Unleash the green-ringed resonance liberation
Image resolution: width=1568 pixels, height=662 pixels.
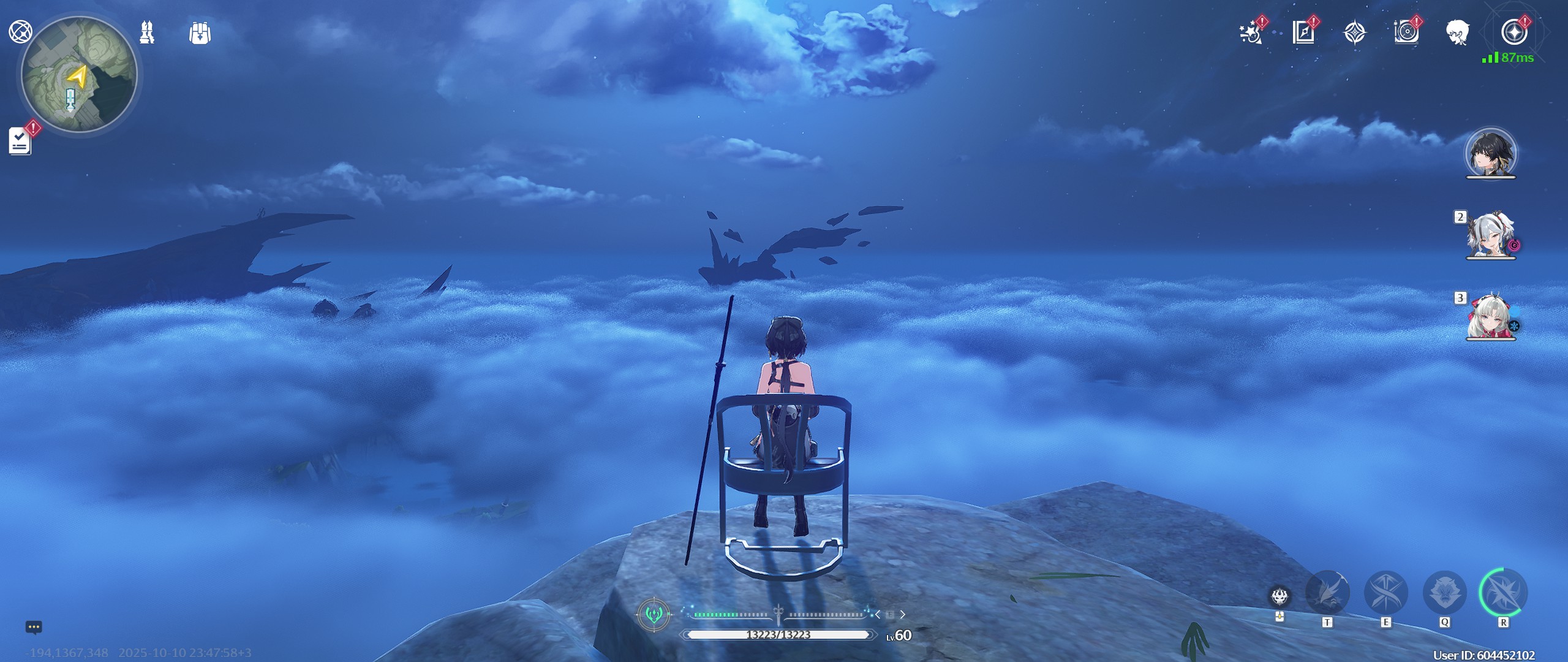[x=1503, y=593]
